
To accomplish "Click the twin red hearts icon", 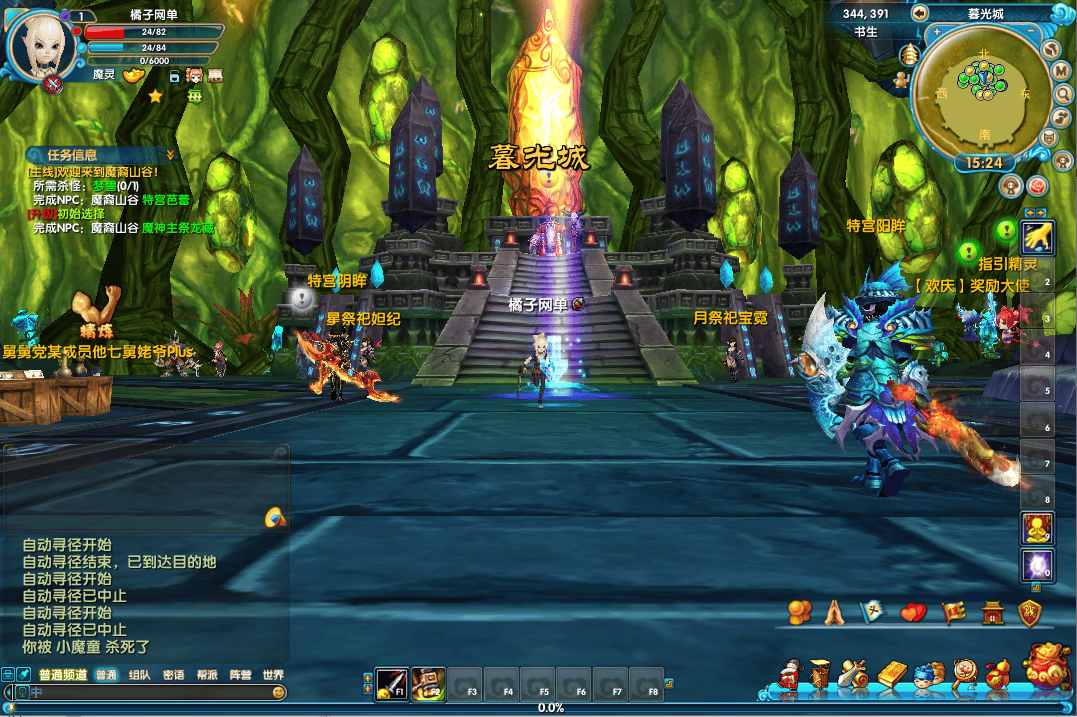I will 913,612.
